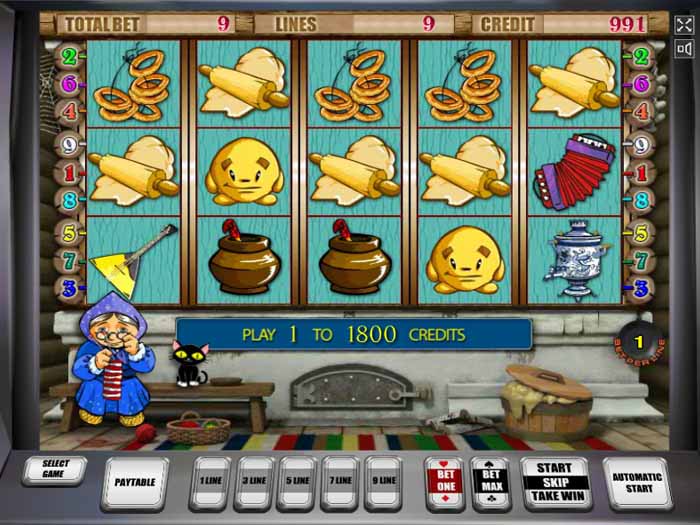The width and height of the screenshot is (700, 525).
Task: Enable Automatic Start
Action: 636,482
